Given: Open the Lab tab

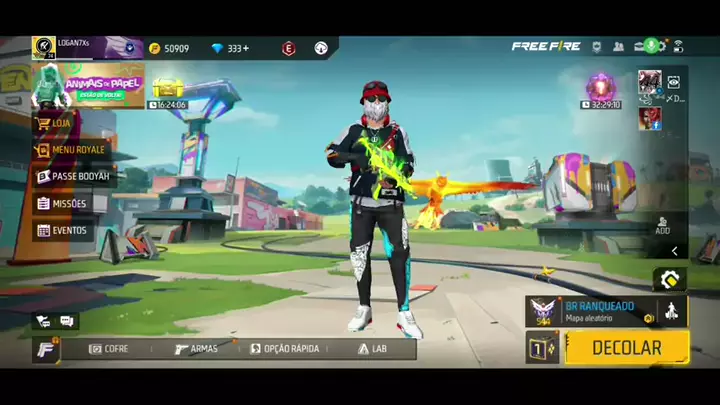Looking at the screenshot, I should pyautogui.click(x=372, y=349).
